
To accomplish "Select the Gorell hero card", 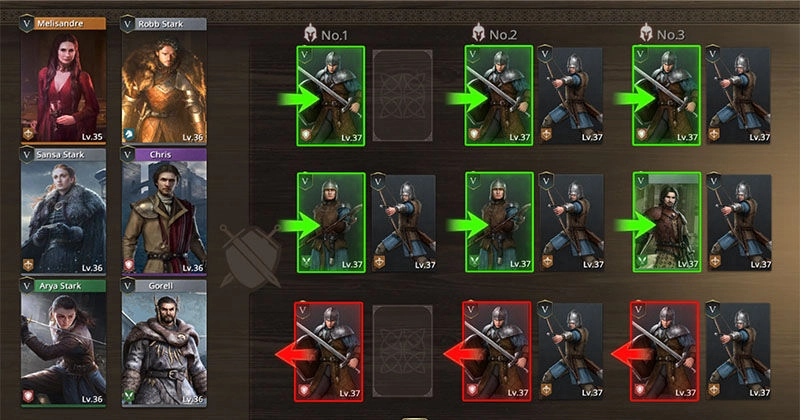I will click(x=164, y=342).
